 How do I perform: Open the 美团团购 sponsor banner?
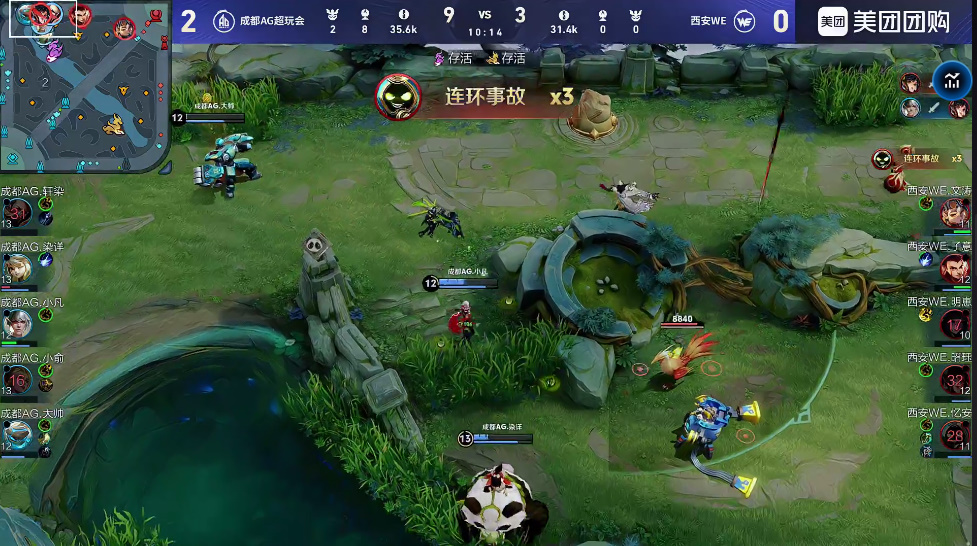884,22
